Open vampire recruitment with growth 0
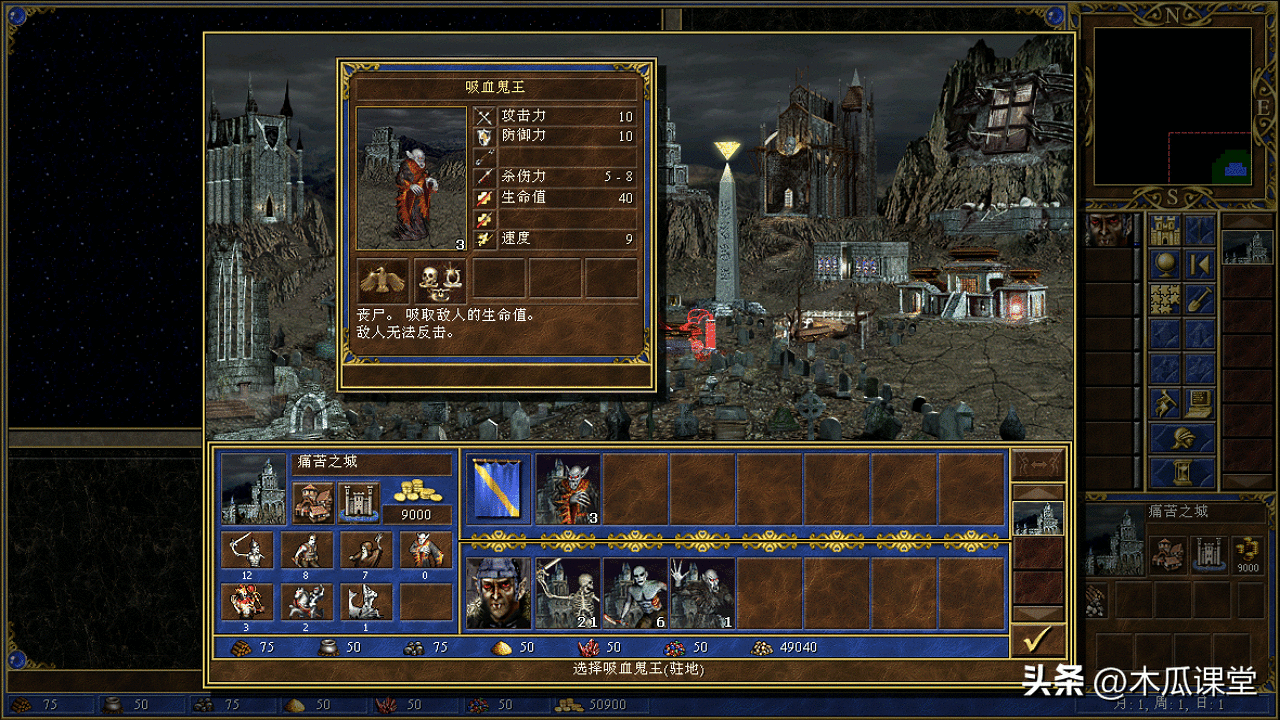Screen dimensions: 1280x720 click(425, 549)
